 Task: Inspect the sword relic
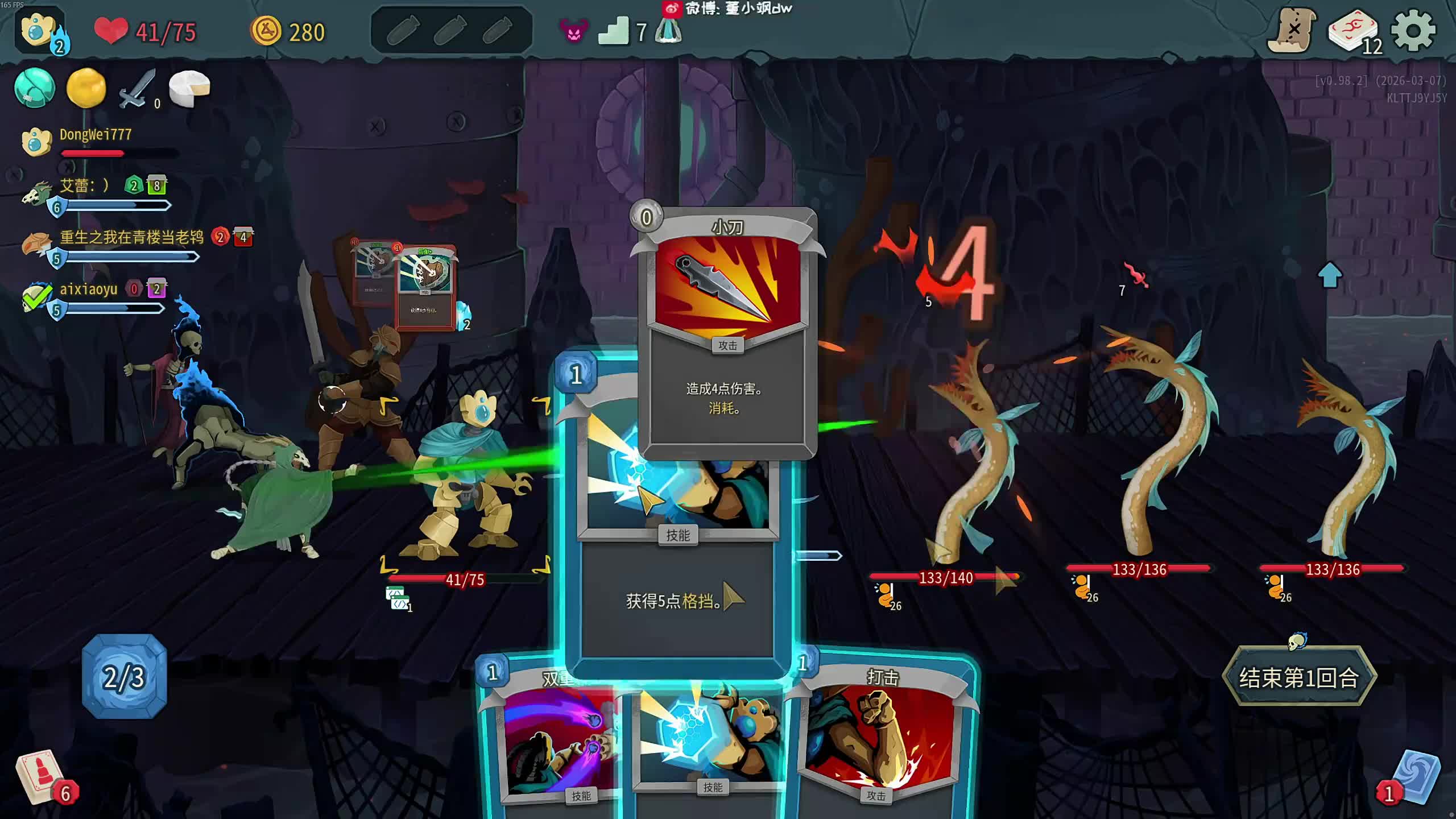(x=136, y=88)
